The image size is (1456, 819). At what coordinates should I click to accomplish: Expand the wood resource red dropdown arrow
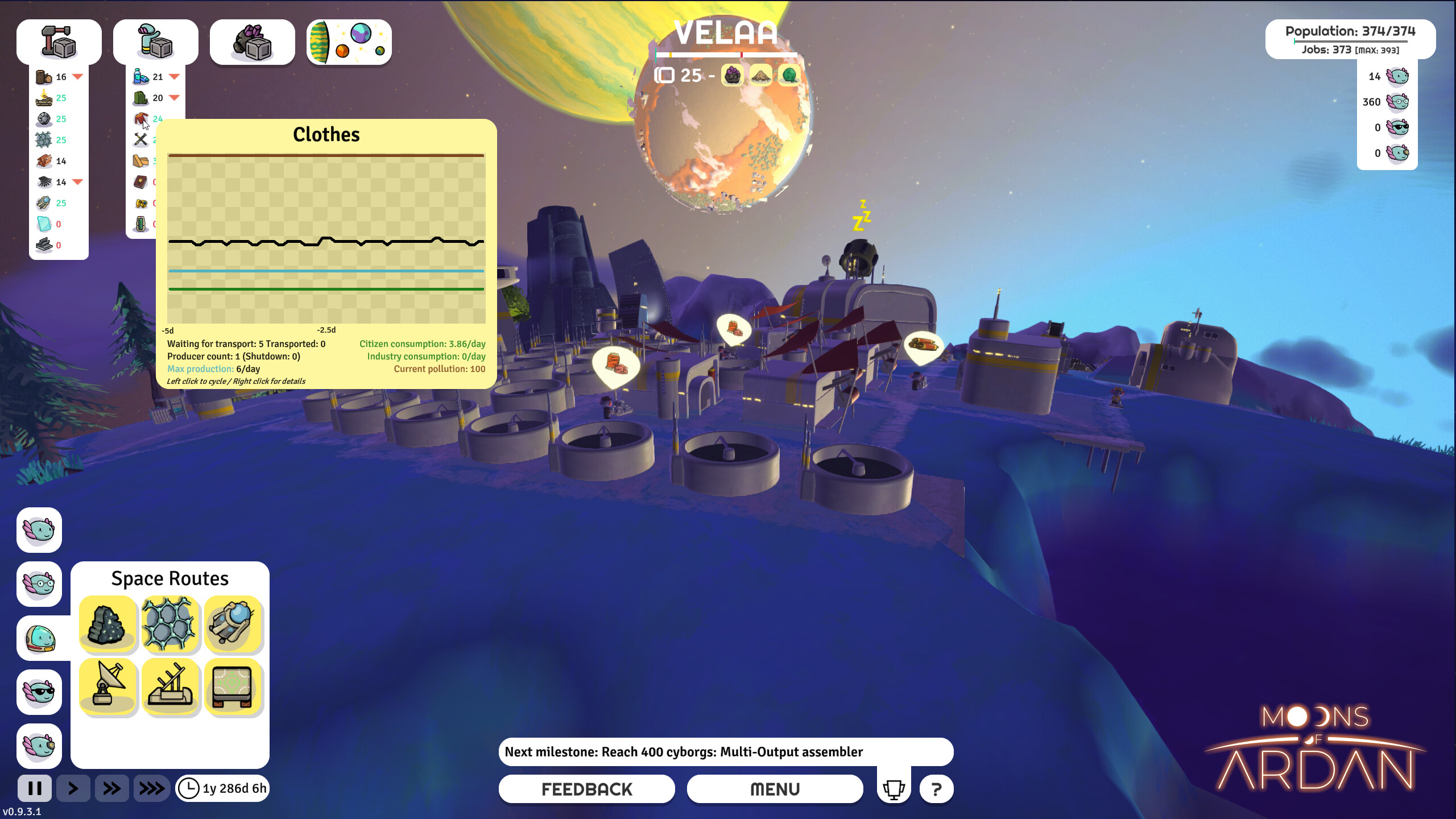point(78,77)
